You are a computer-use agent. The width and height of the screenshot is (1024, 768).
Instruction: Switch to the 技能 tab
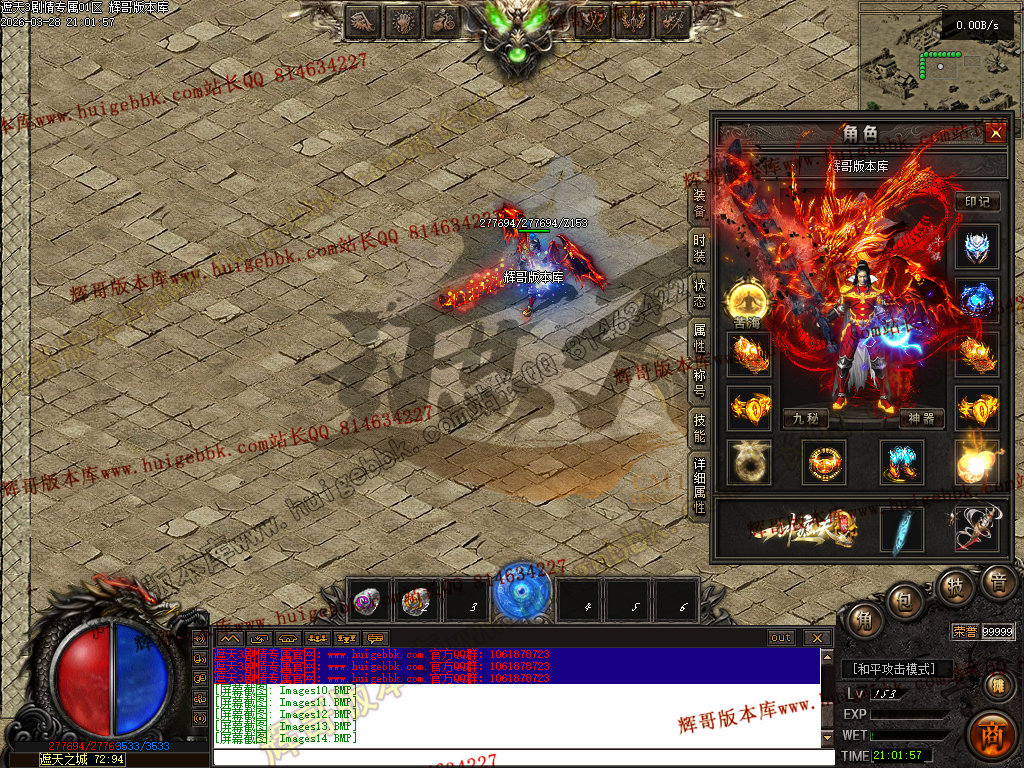(700, 428)
